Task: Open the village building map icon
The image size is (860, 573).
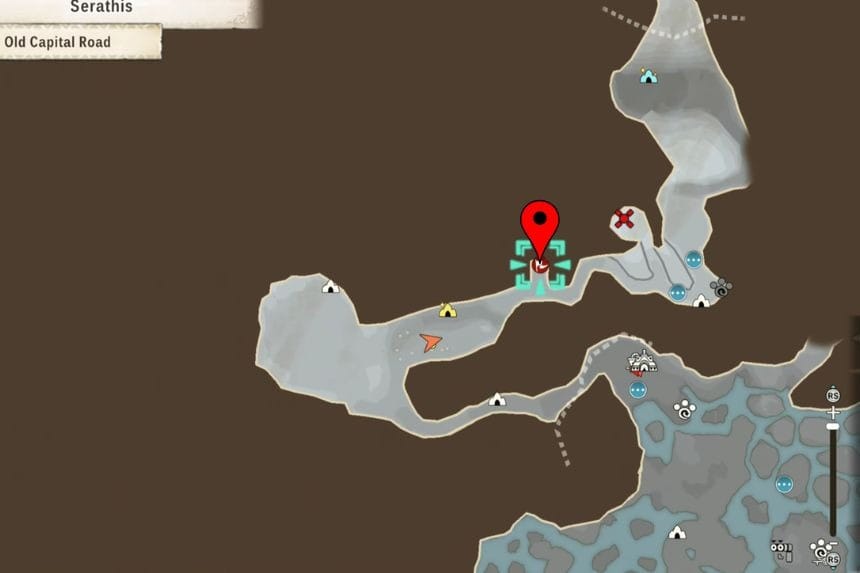Action: point(641,363)
